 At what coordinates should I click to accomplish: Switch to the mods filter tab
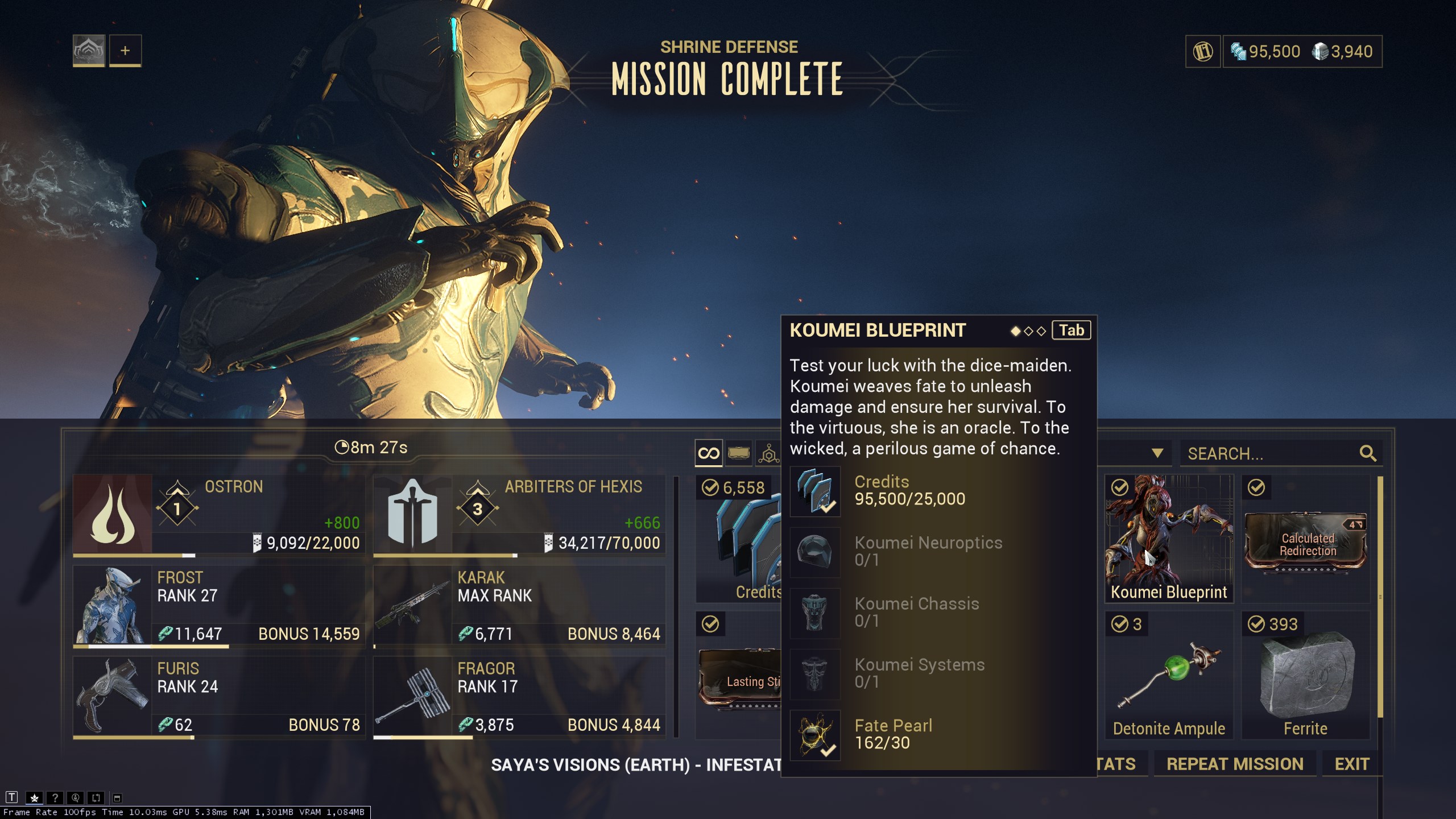coord(738,453)
